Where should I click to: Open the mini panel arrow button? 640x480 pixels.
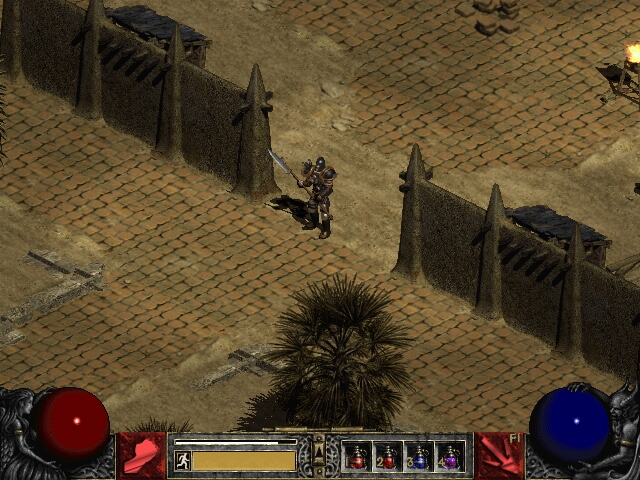[319, 457]
